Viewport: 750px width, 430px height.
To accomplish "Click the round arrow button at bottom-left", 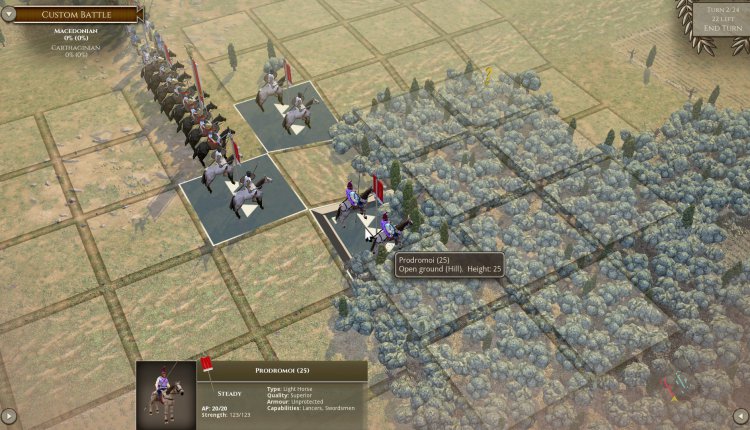I will [9, 415].
